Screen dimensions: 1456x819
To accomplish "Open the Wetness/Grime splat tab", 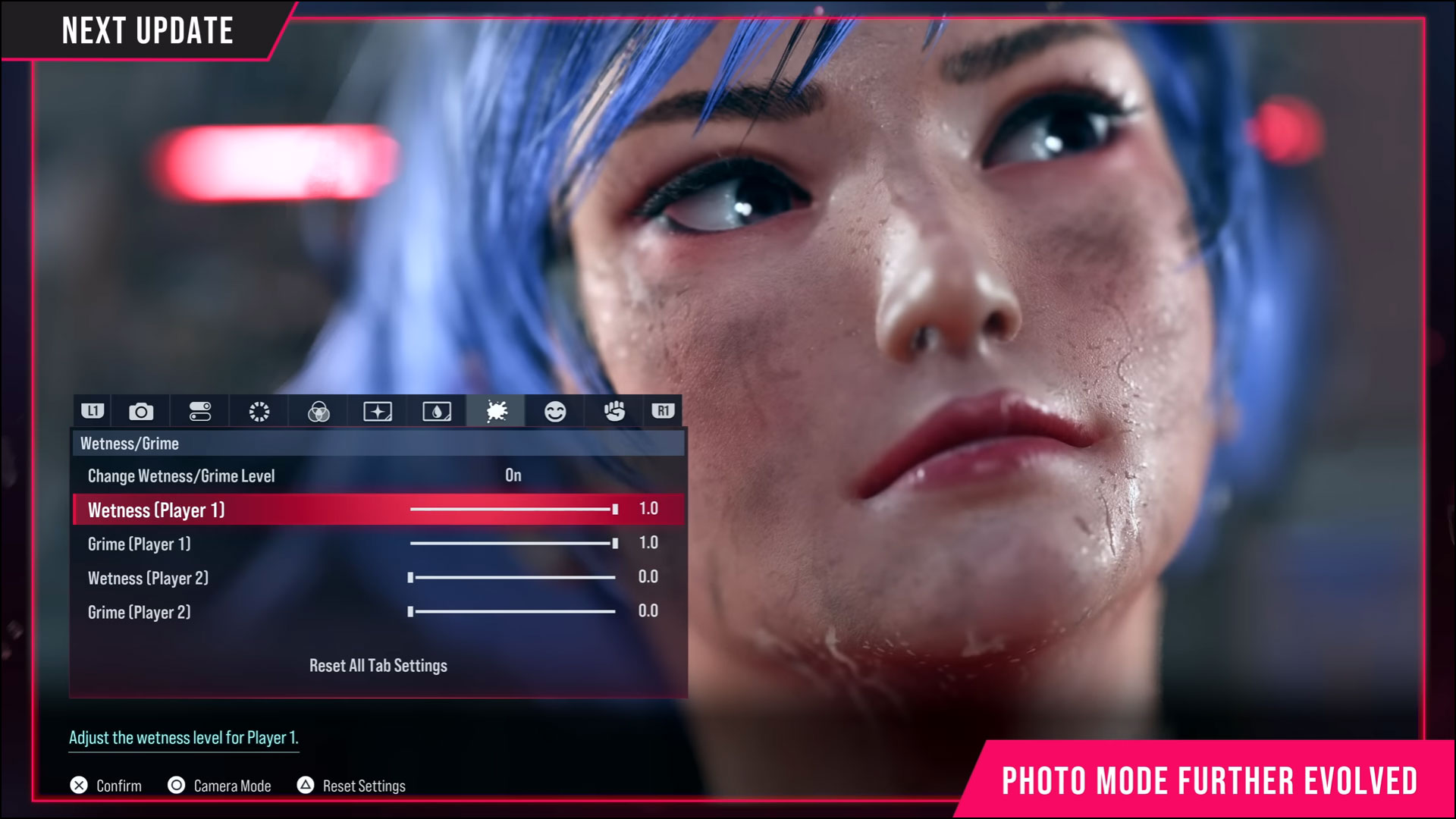I will pyautogui.click(x=496, y=411).
